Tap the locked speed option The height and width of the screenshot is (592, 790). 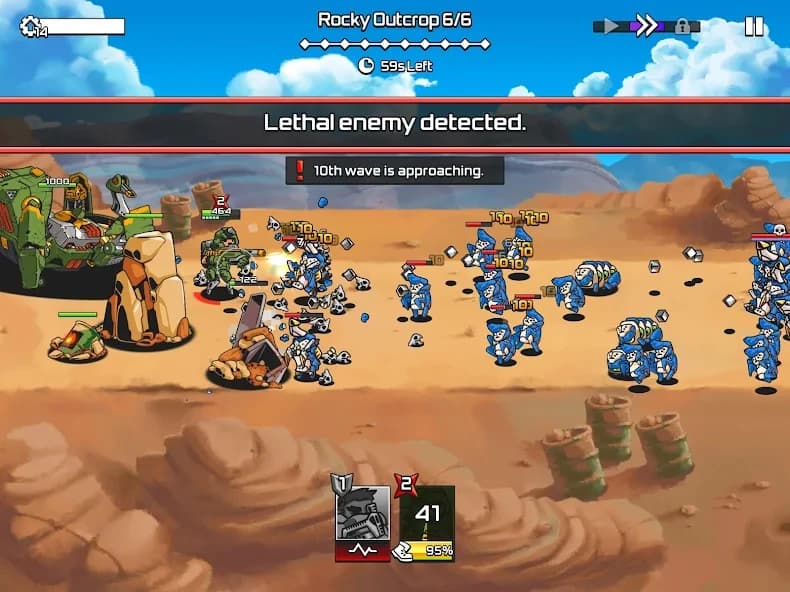683,26
